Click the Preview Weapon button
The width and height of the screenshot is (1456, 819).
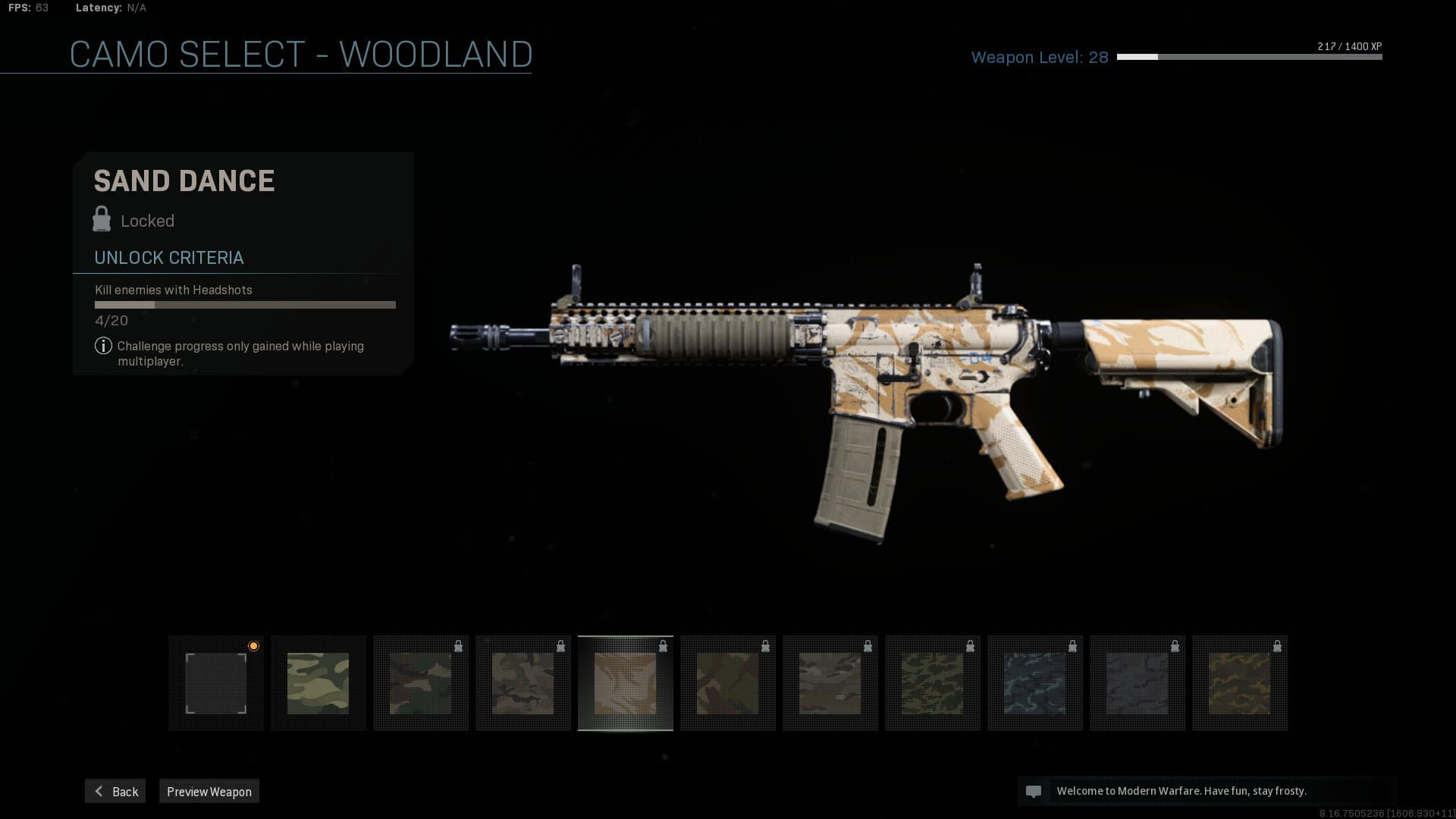click(x=209, y=791)
